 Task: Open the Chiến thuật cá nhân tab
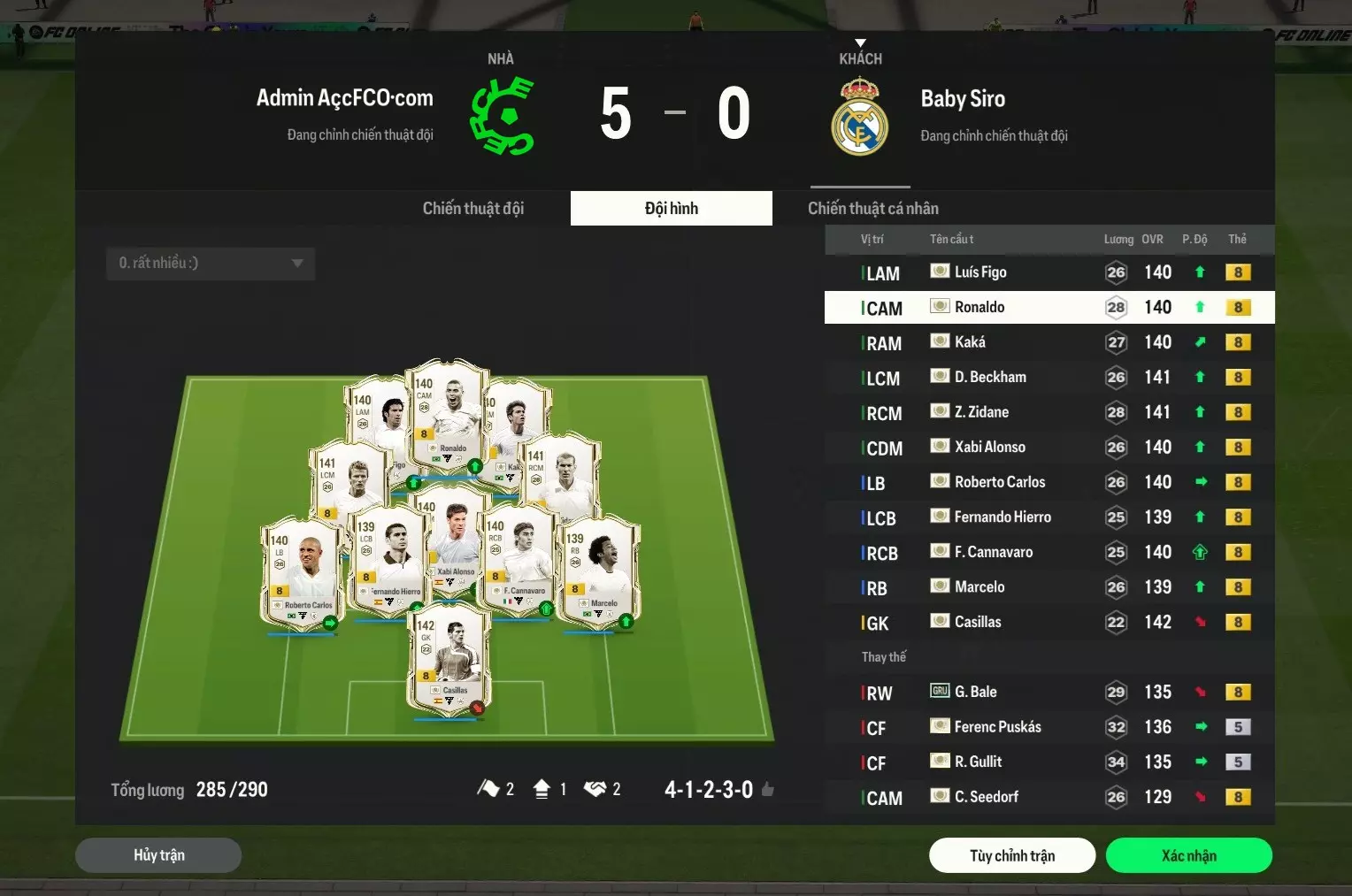pyautogui.click(x=872, y=209)
